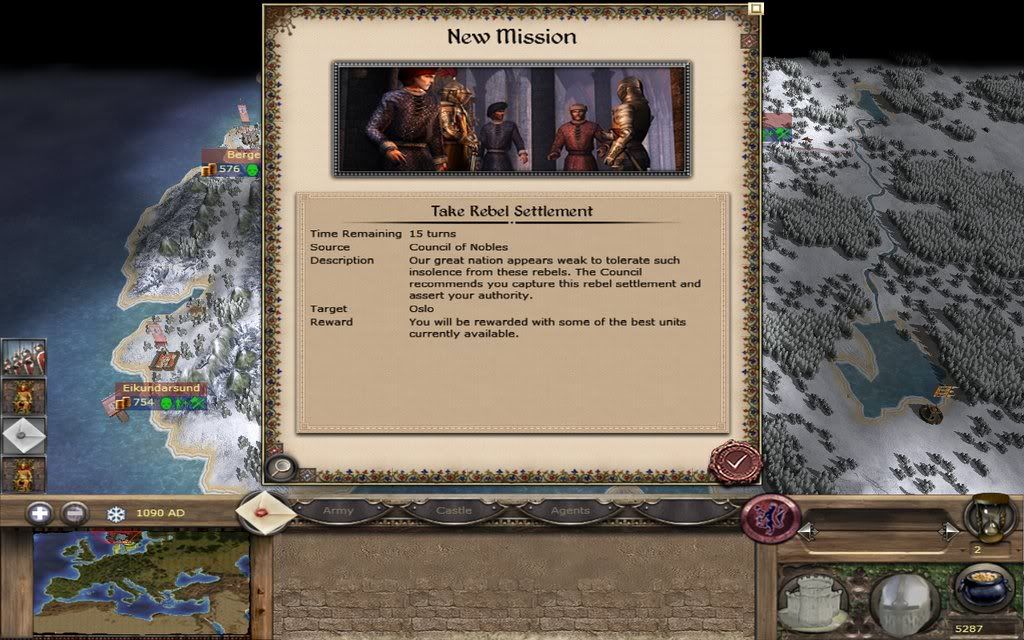
Task: Accept the mission with the red seal checkmark
Action: click(x=735, y=461)
